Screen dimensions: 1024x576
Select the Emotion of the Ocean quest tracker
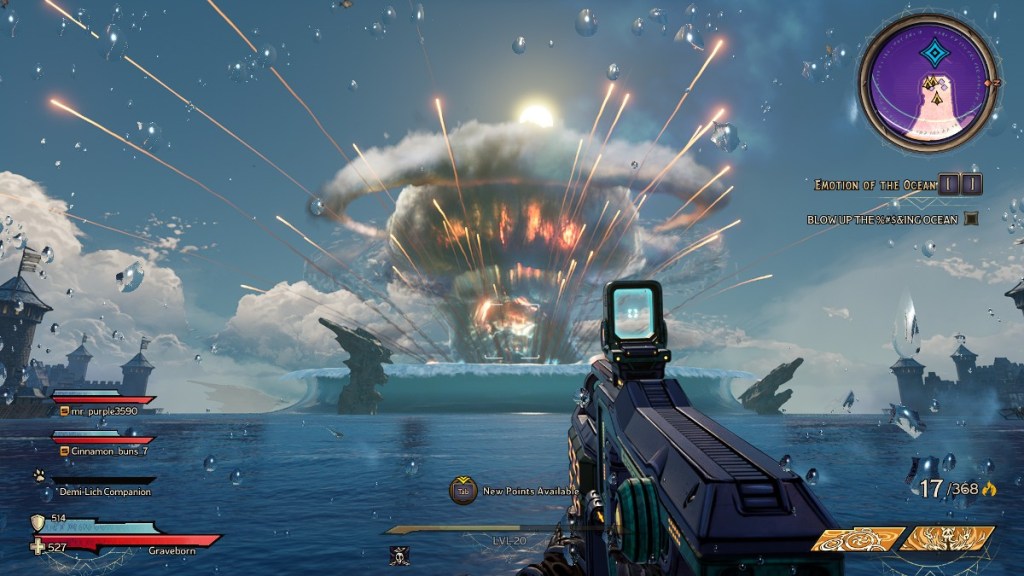(874, 185)
